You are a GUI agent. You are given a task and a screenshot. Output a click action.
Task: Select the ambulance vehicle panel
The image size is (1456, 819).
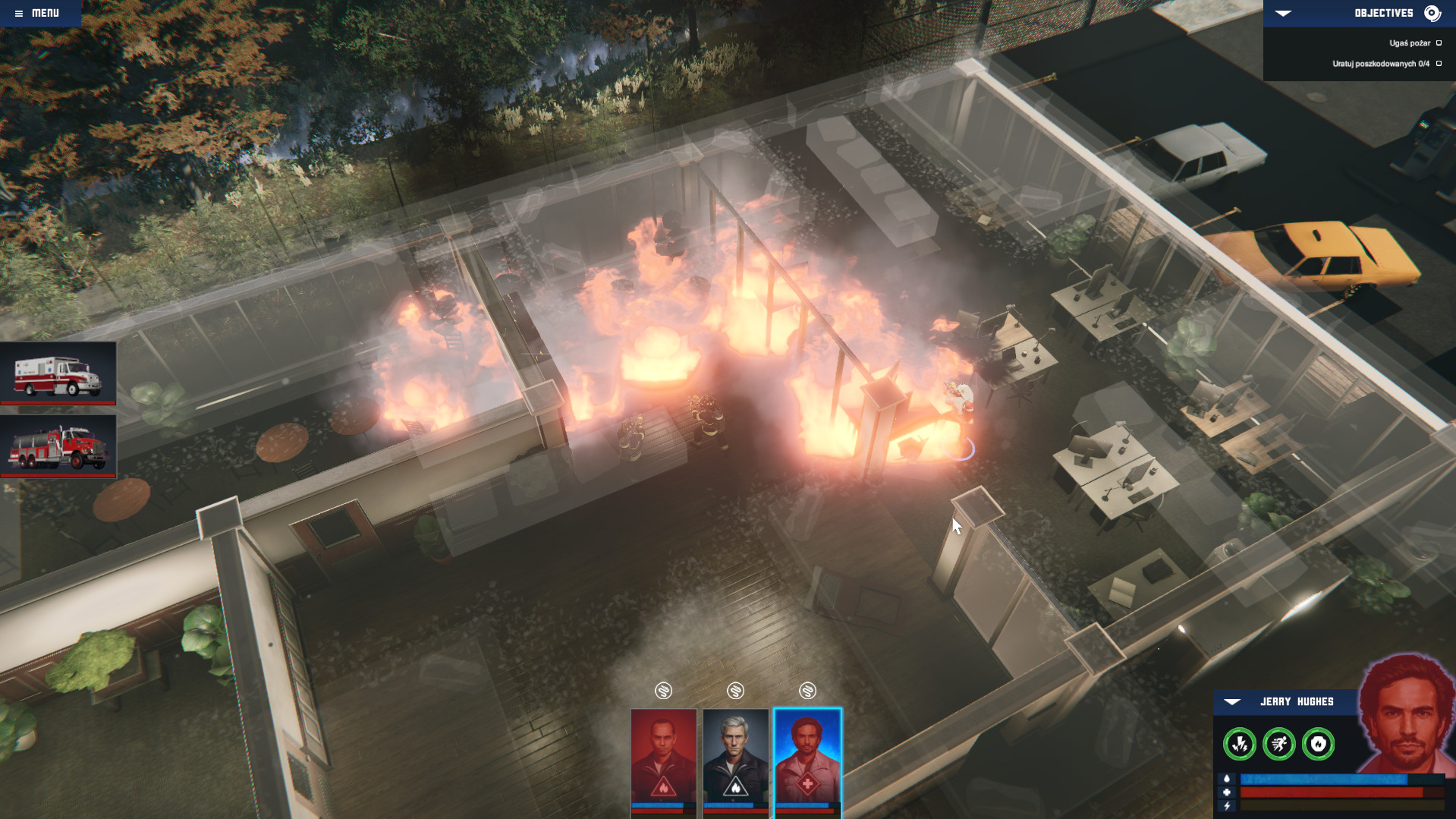tap(58, 376)
